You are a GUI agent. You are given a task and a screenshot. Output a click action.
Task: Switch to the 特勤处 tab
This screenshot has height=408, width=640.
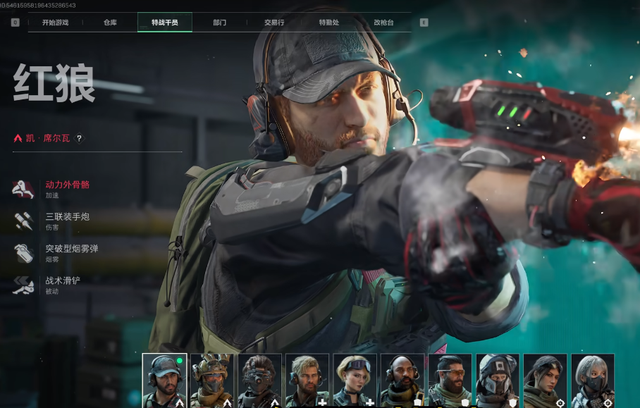click(x=328, y=21)
